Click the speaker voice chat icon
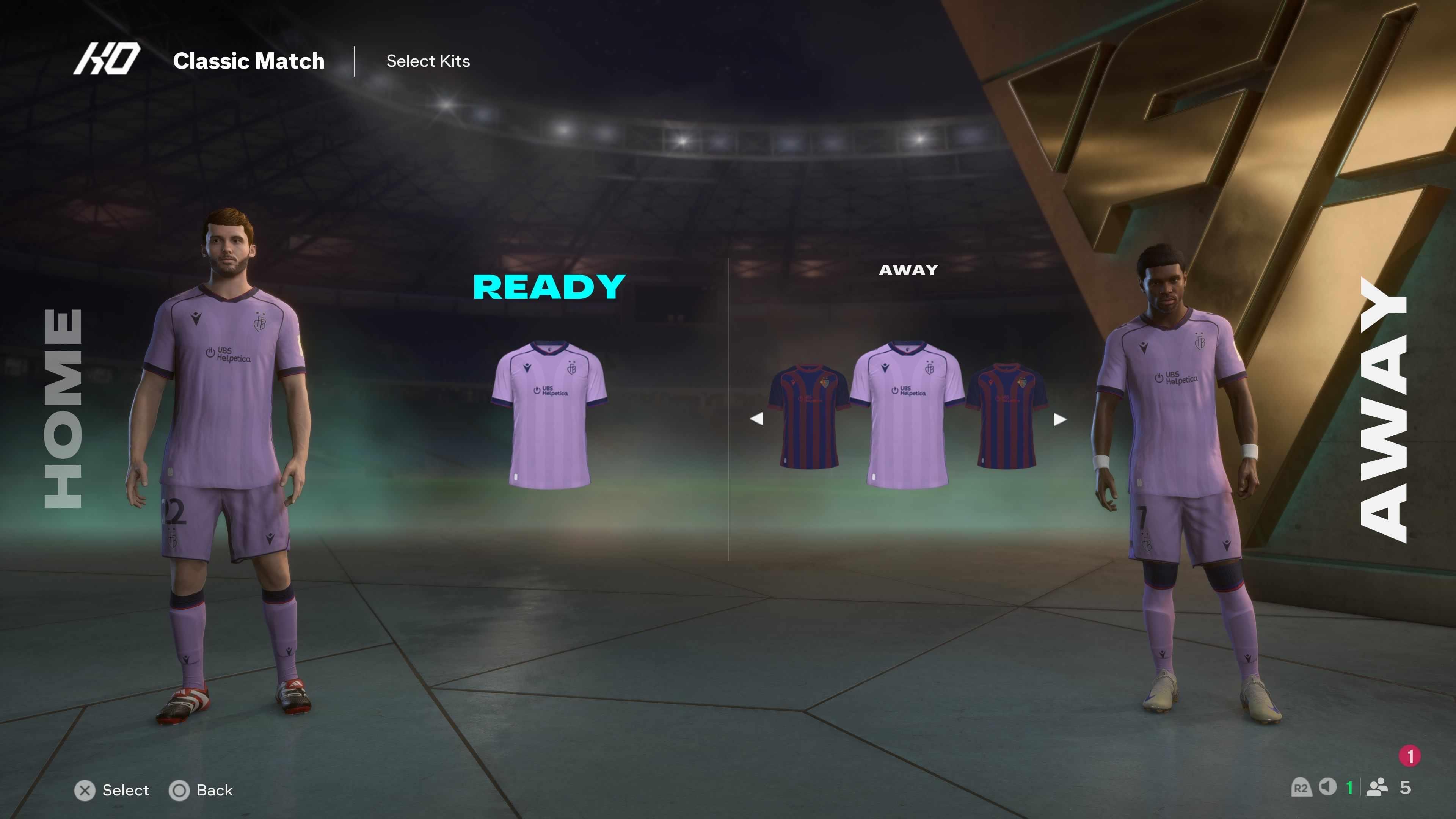Viewport: 1456px width, 819px height. [1327, 787]
